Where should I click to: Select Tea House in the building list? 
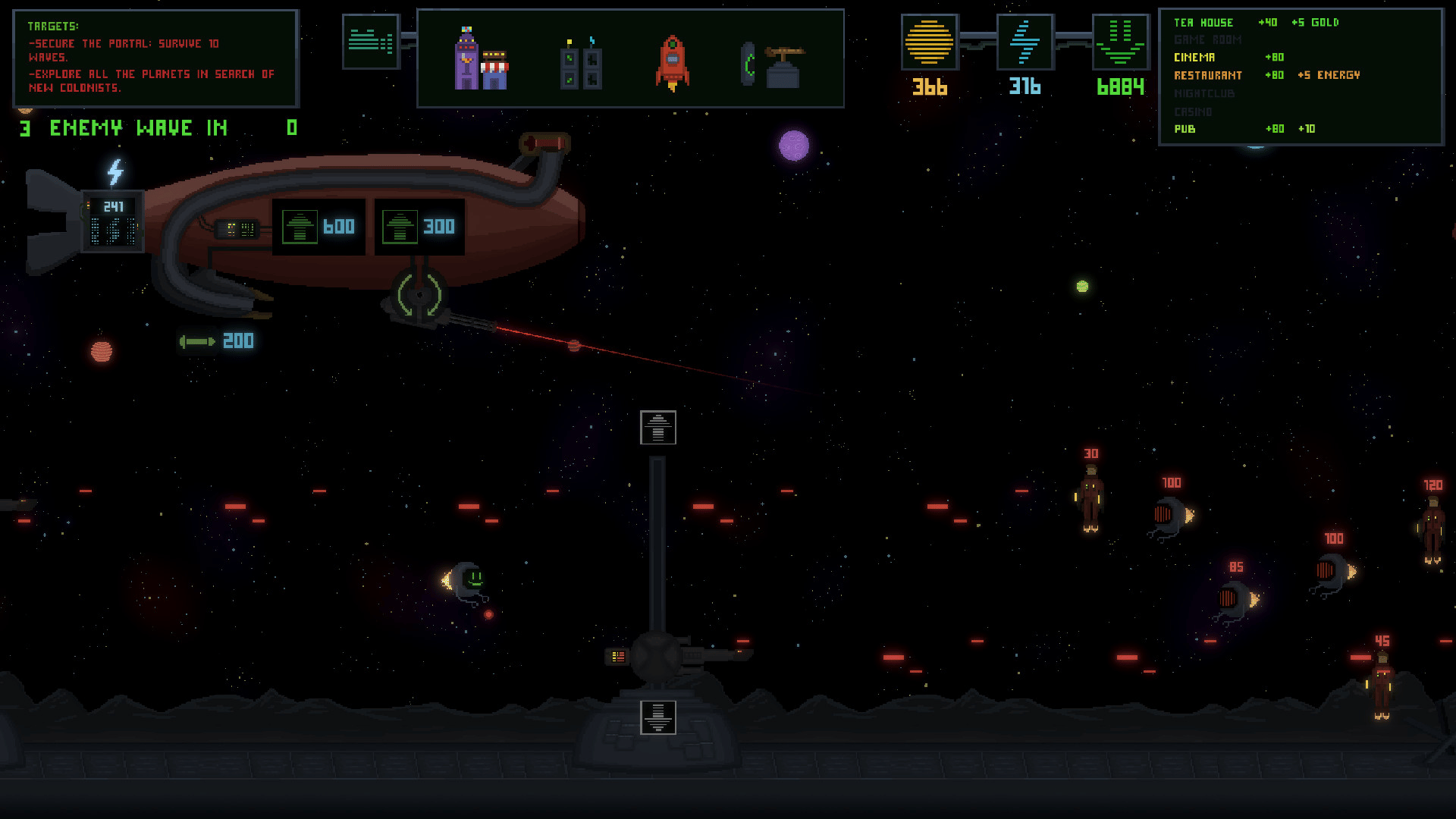pos(1203,23)
